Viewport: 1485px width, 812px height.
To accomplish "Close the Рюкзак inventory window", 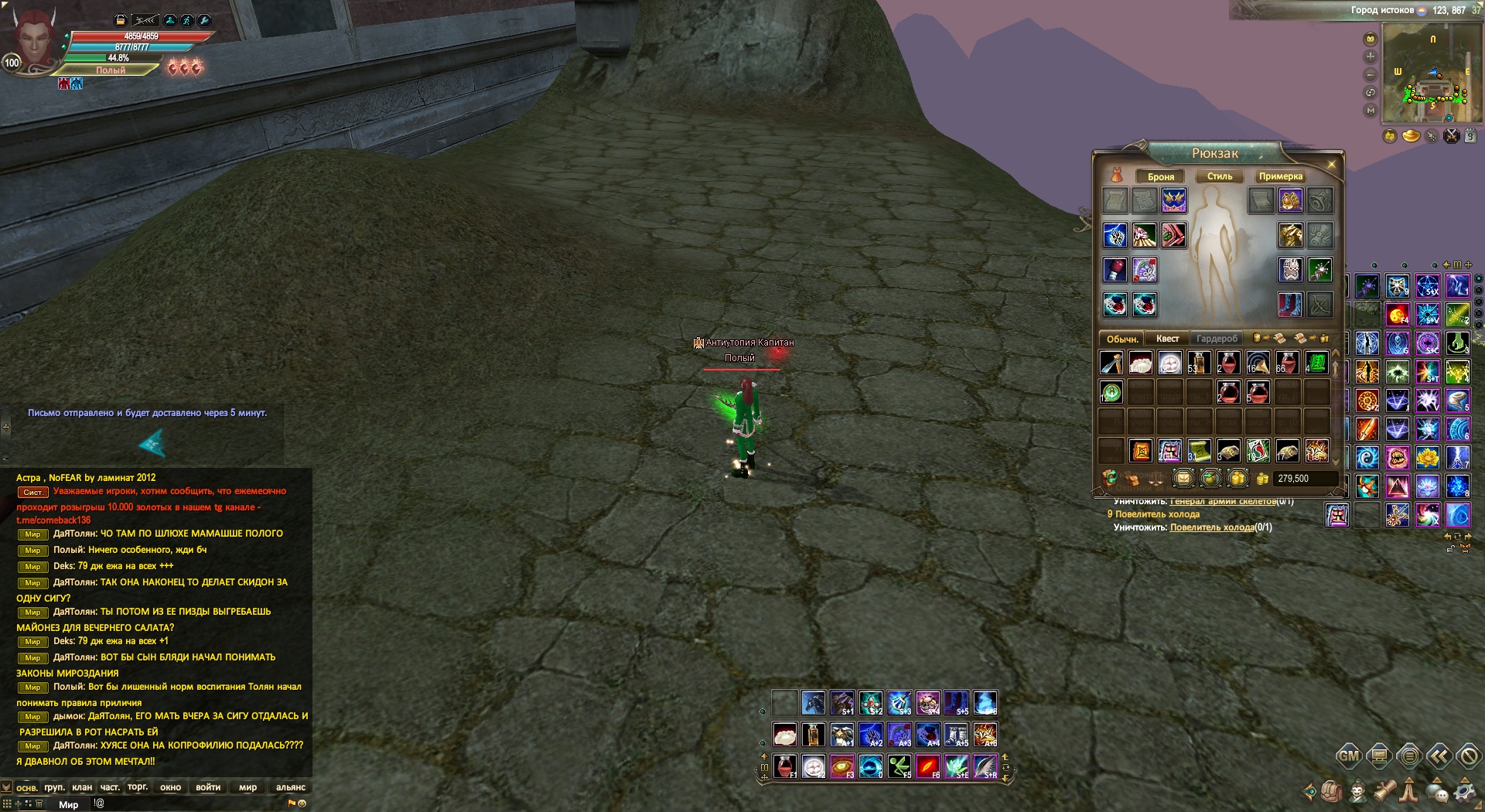I will coord(1331,165).
